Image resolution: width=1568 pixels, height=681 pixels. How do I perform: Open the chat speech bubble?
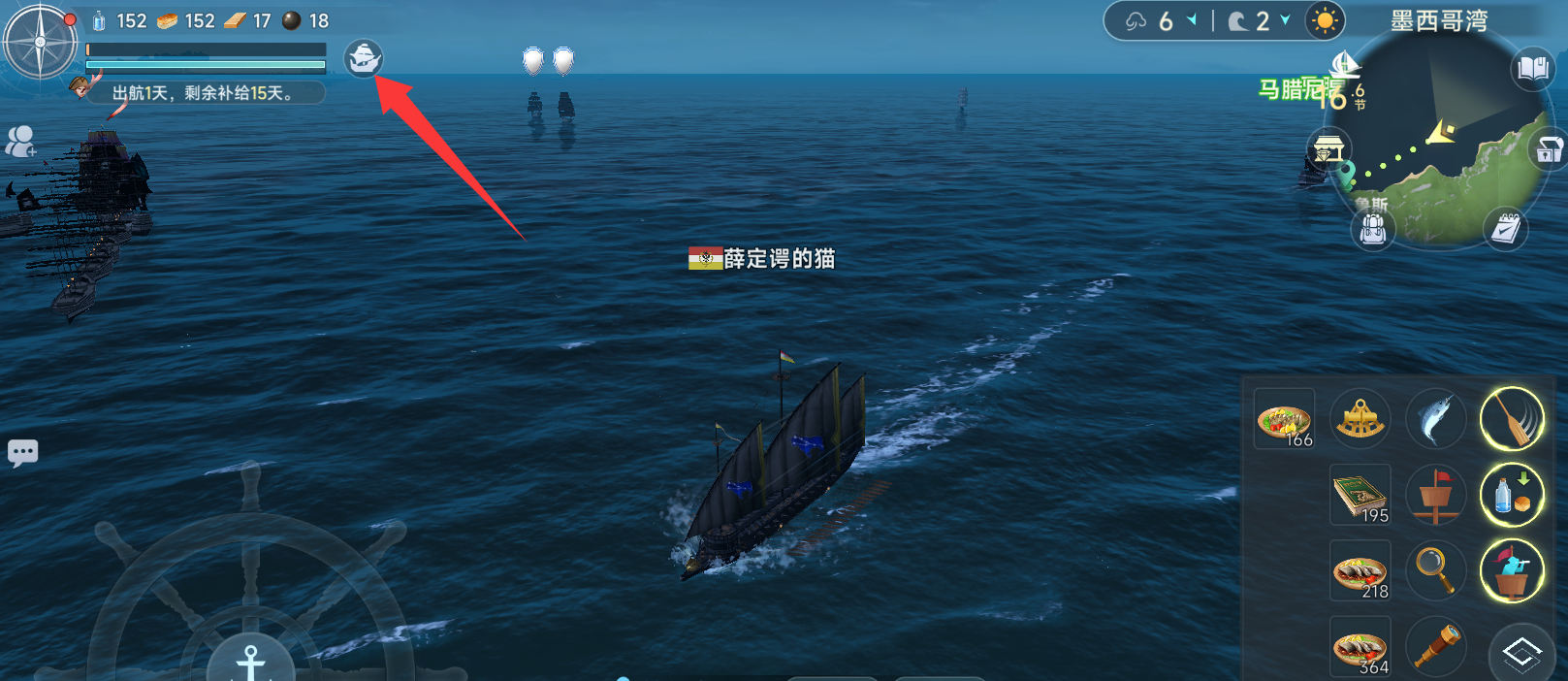tap(23, 452)
